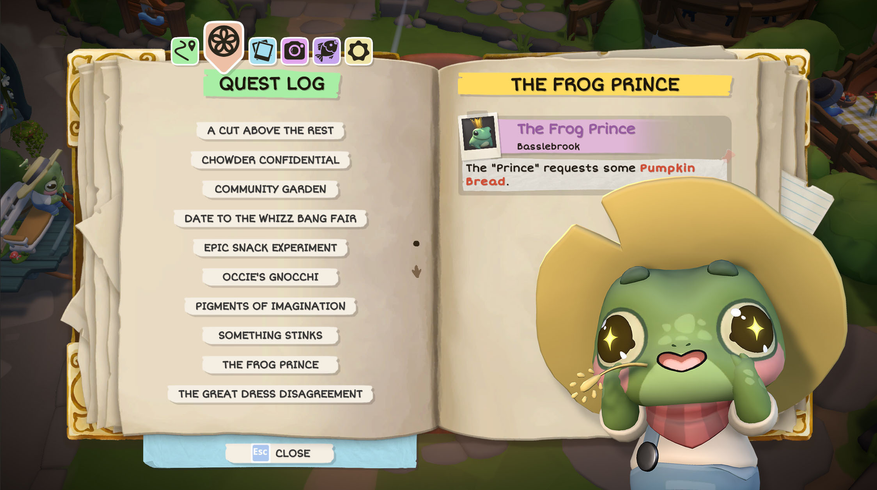Open the map tab with route icon
Viewport: 877px width, 490px height.
coord(185,51)
